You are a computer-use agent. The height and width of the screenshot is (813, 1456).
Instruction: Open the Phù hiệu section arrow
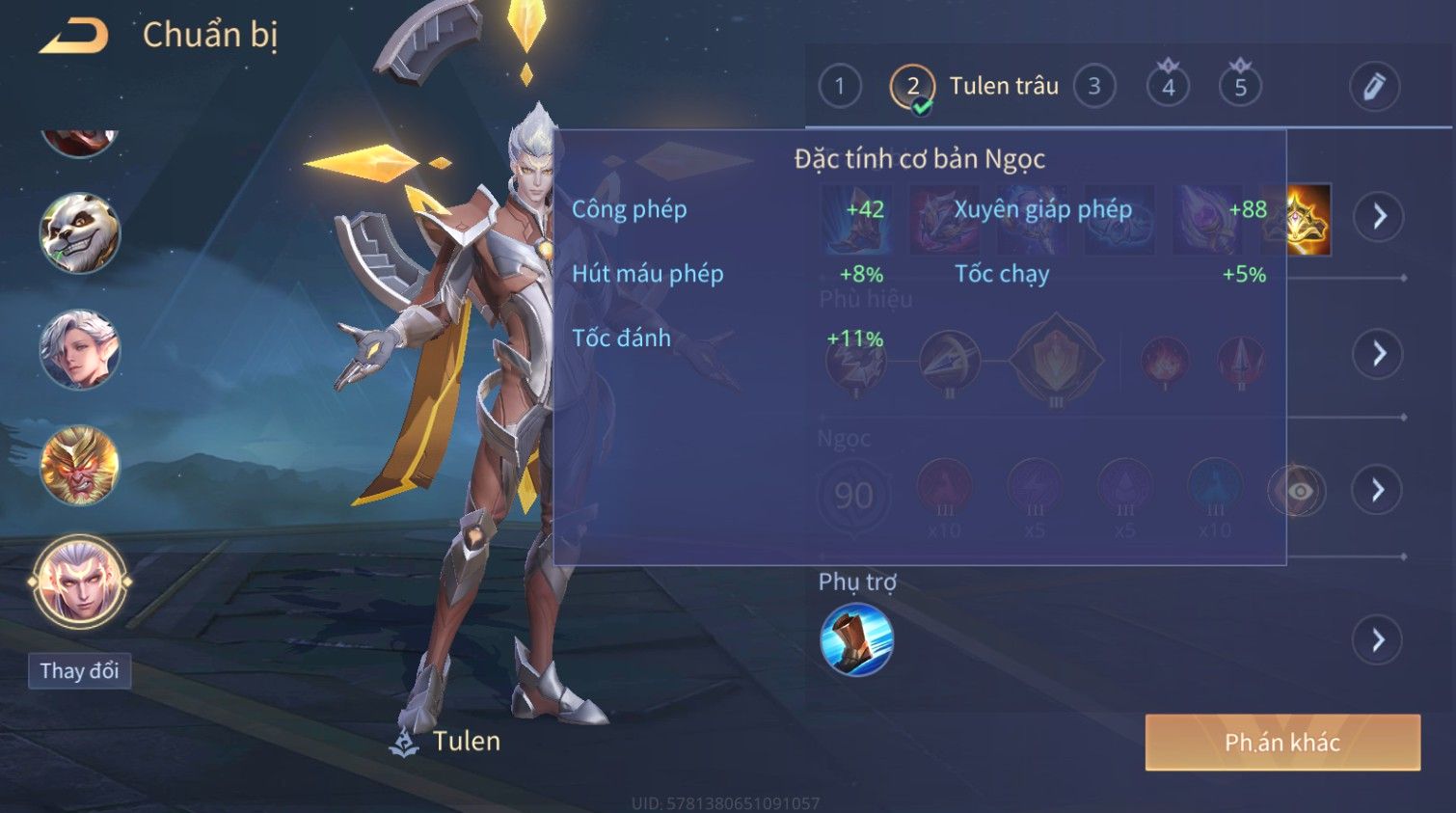point(1379,354)
